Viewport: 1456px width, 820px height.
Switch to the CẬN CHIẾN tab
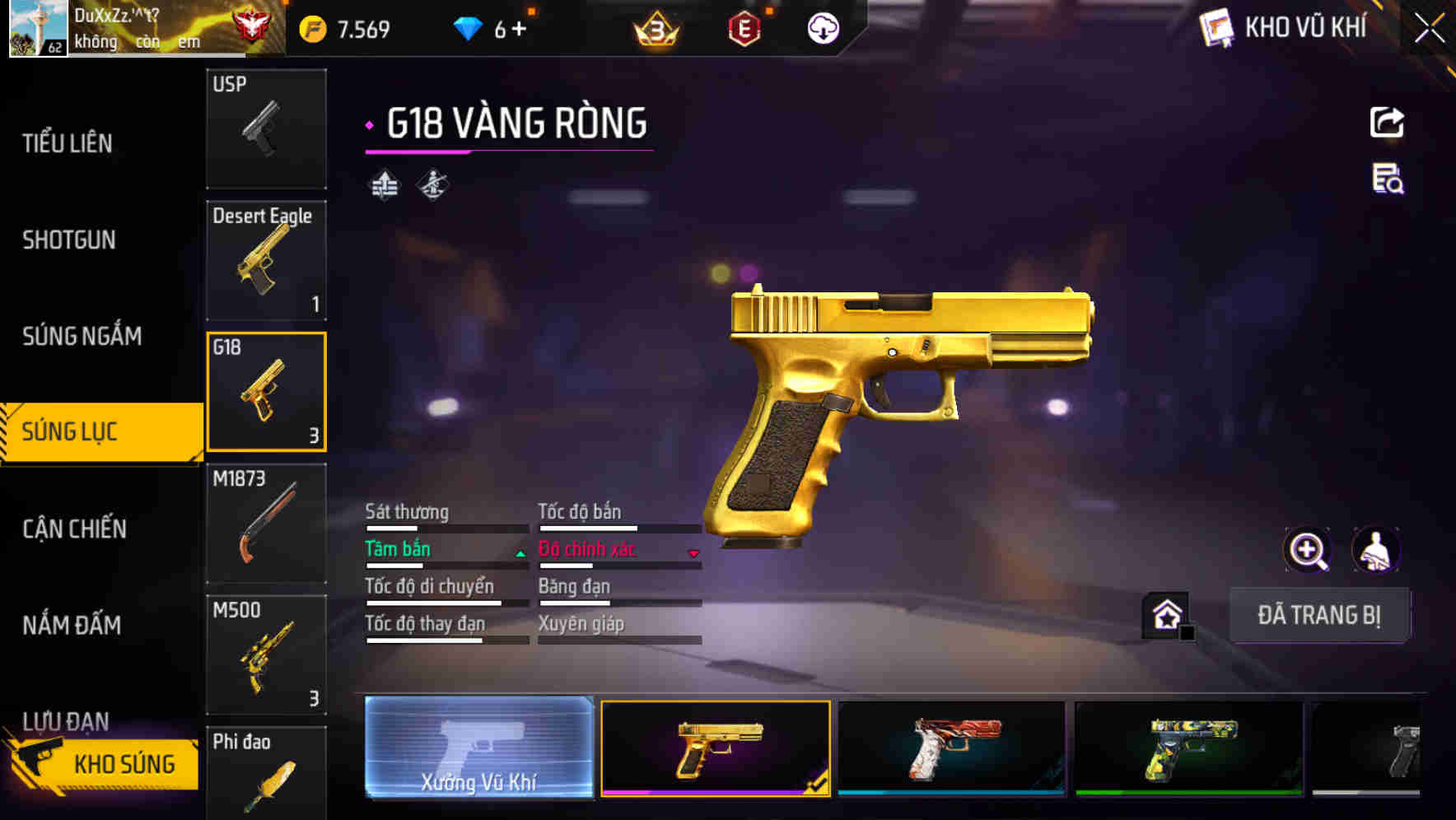(72, 529)
